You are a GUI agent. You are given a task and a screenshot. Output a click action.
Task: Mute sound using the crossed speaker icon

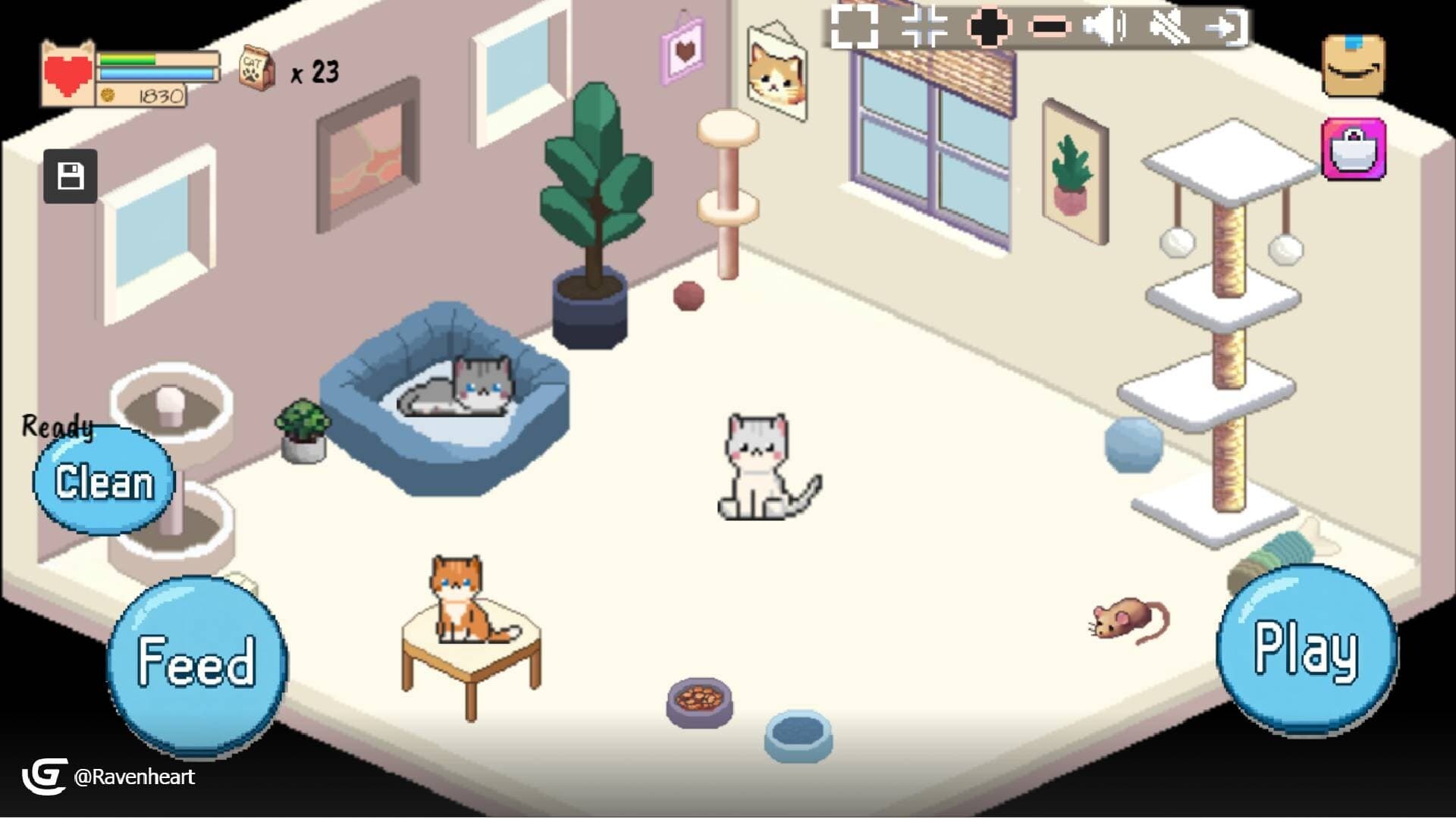pos(1172,28)
